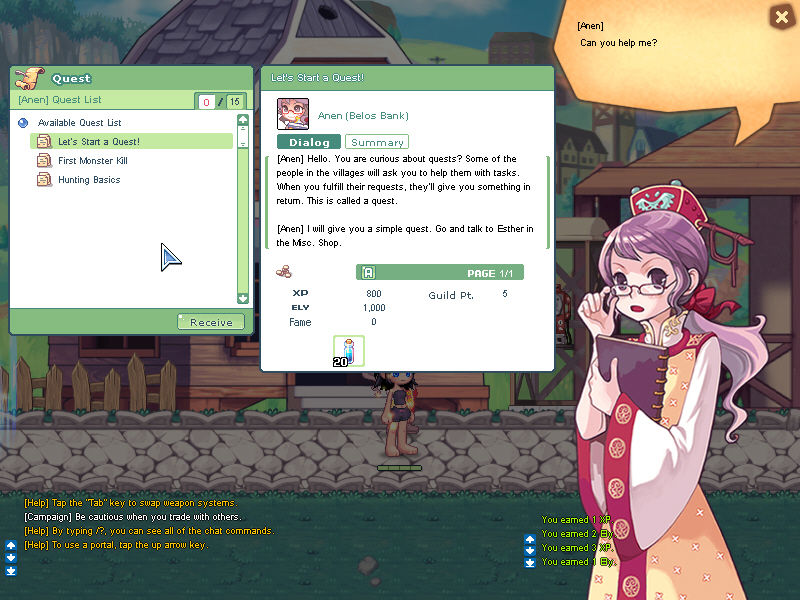The height and width of the screenshot is (600, 800).
Task: Click the potion reward item icon
Action: (349, 351)
